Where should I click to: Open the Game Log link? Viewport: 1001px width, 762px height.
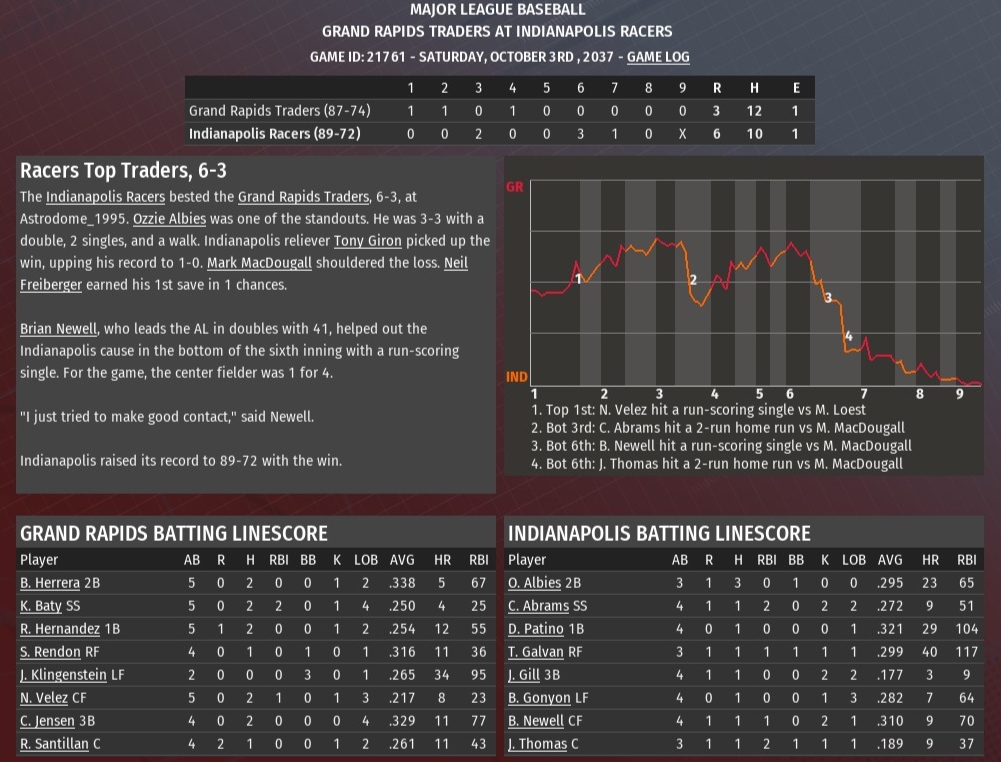point(657,57)
